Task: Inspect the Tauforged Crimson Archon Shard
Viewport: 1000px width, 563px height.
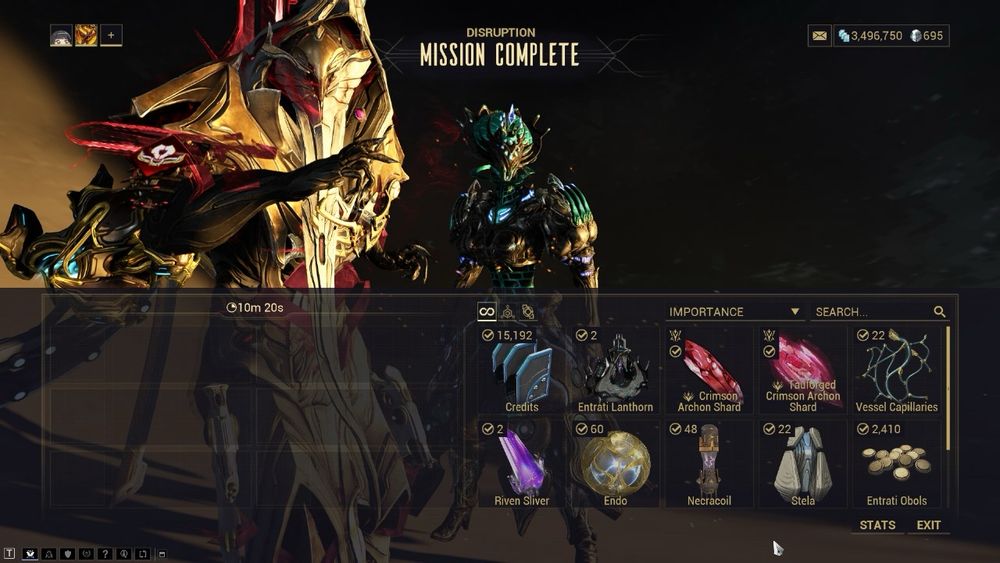Action: pyautogui.click(x=803, y=370)
